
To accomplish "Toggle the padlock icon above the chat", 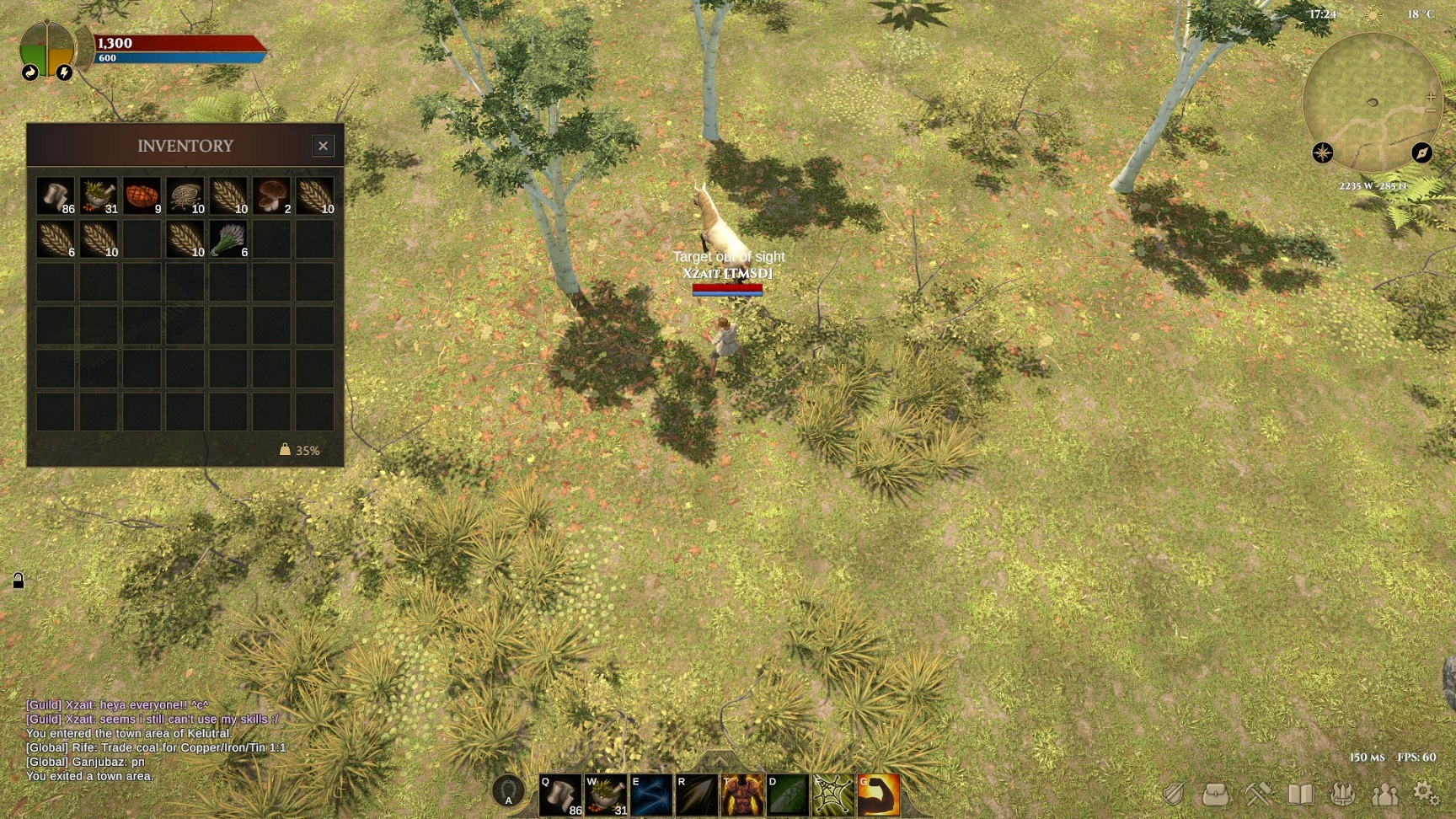I will point(18,581).
